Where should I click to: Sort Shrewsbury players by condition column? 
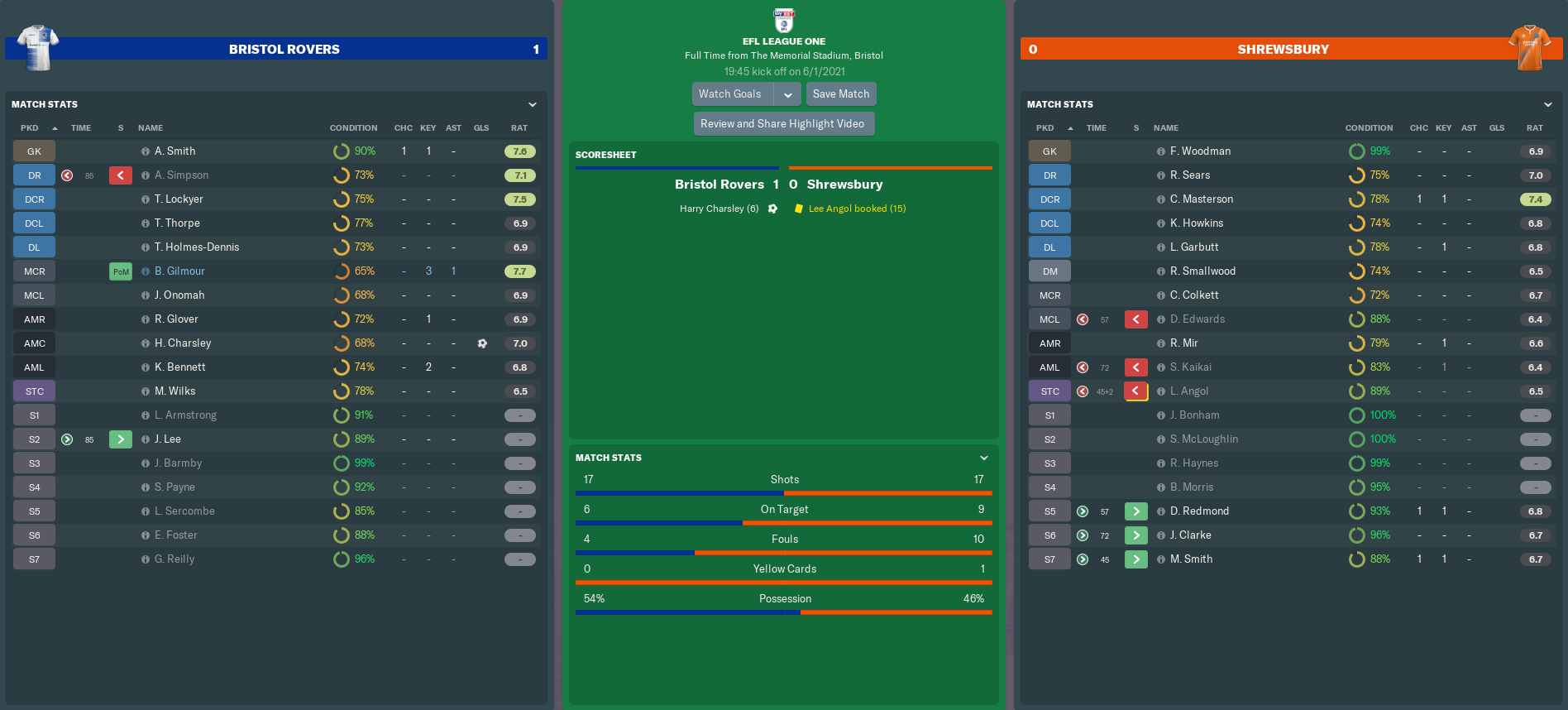tap(1369, 128)
